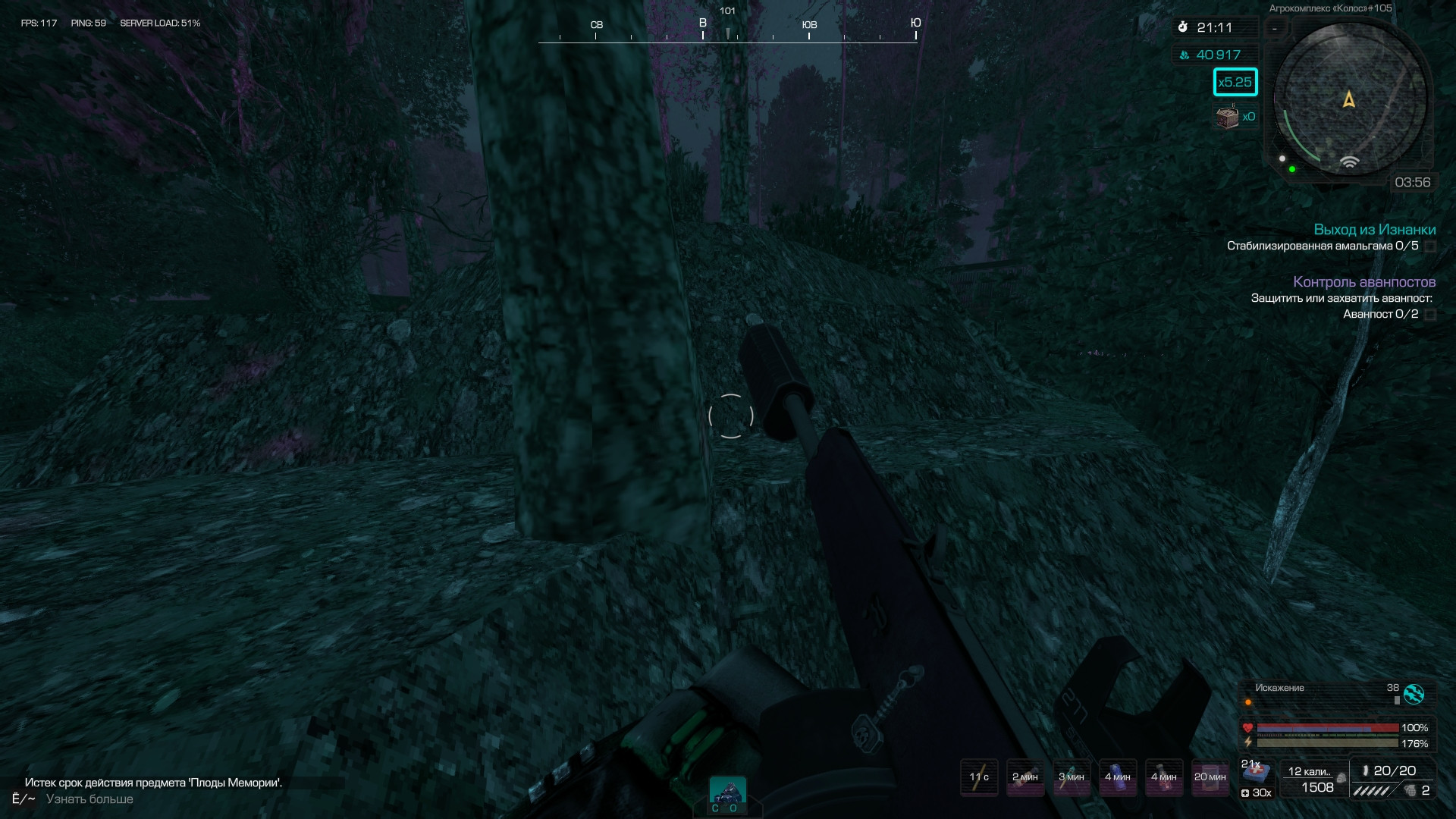Click the buff icon showing 2 мин
This screenshot has width=1456, height=819.
(1025, 777)
